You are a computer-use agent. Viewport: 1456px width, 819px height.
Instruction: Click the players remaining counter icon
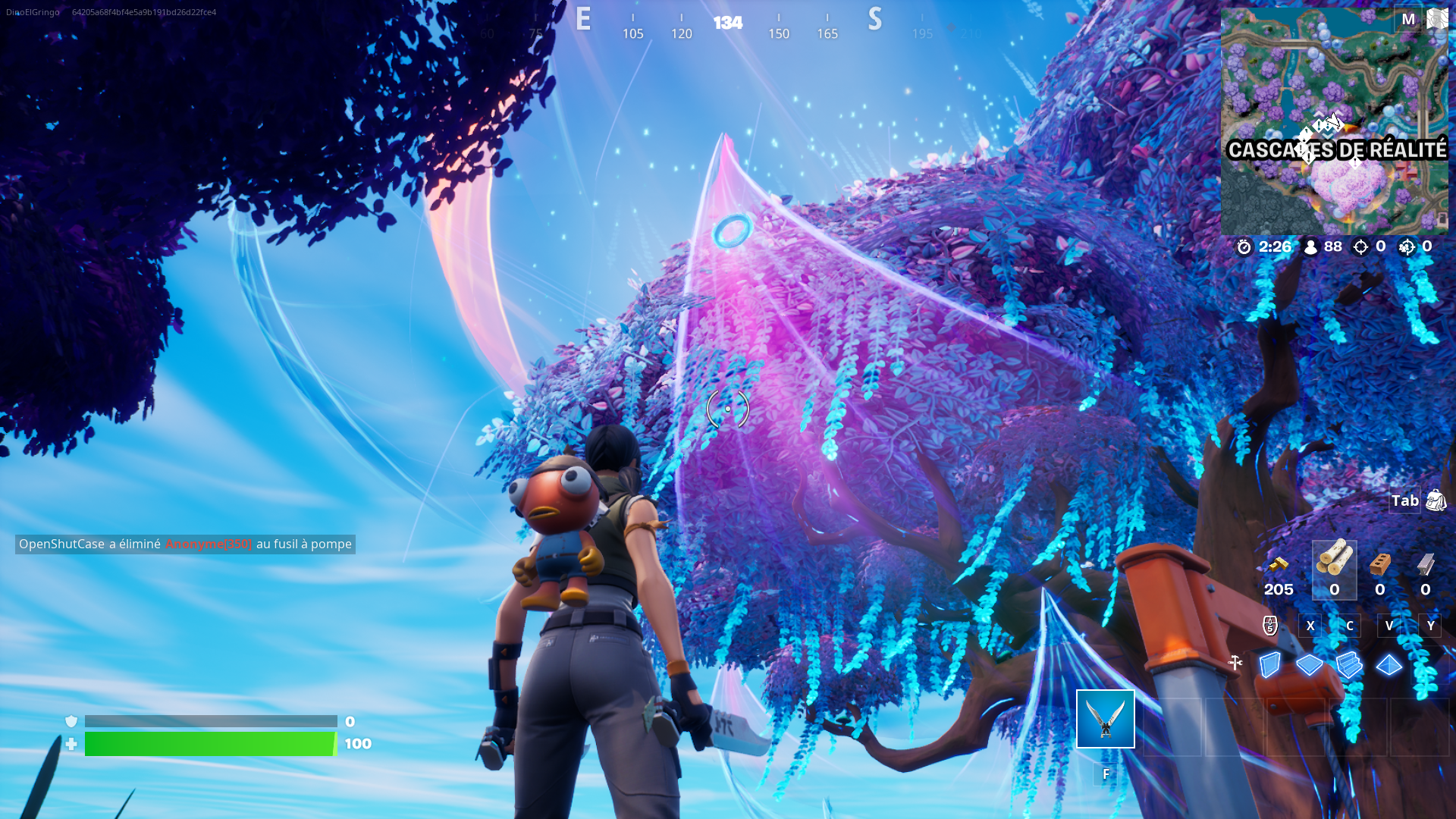pyautogui.click(x=1310, y=247)
